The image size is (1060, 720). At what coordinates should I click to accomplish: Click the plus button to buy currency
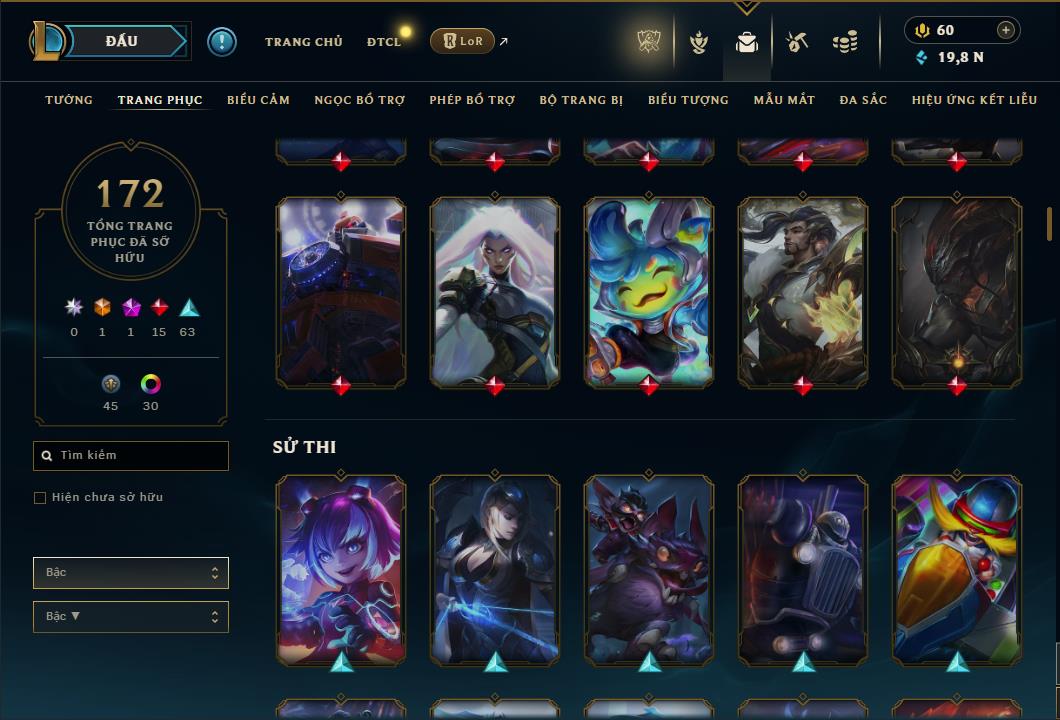pos(1006,30)
